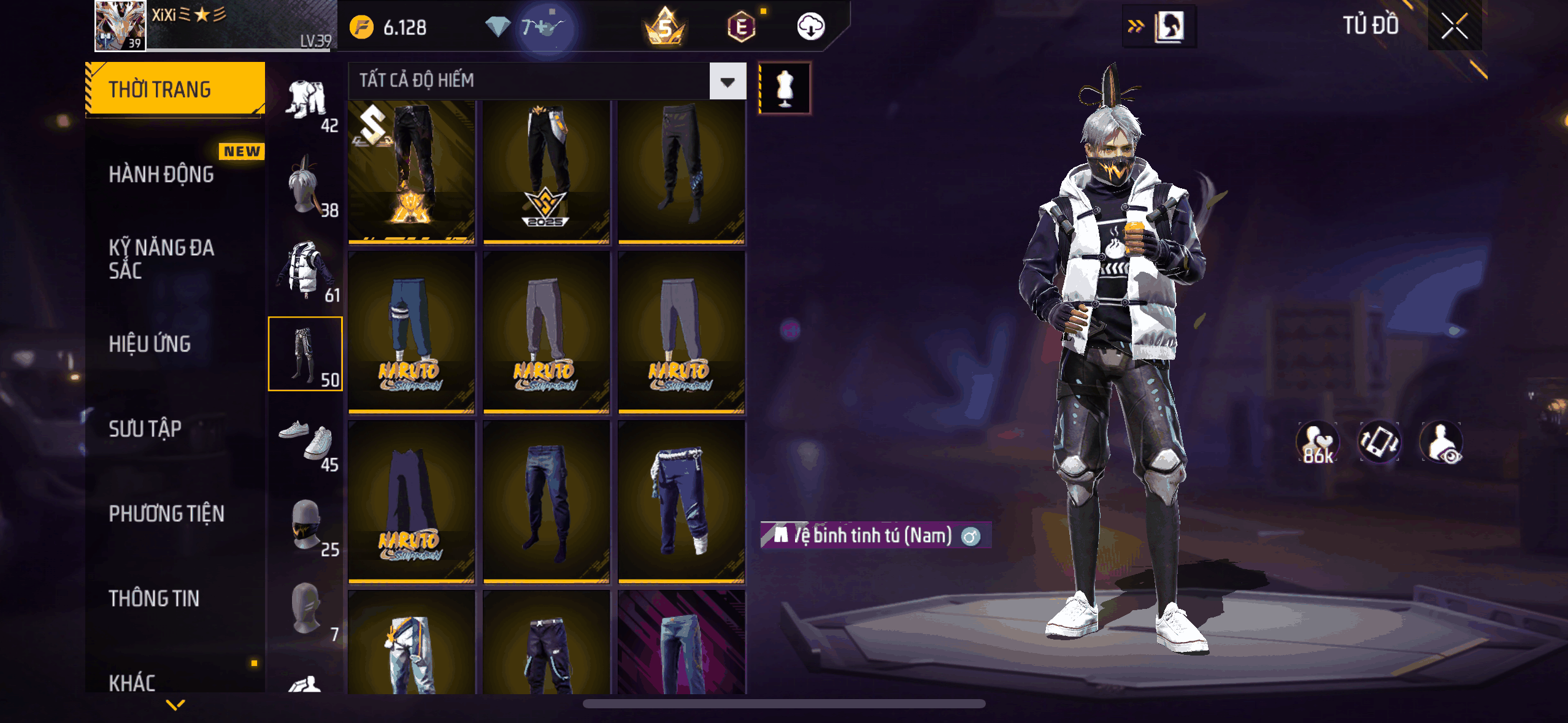The width and height of the screenshot is (1568, 723).
Task: Select the Thời Trang tab
Action: click(x=175, y=90)
